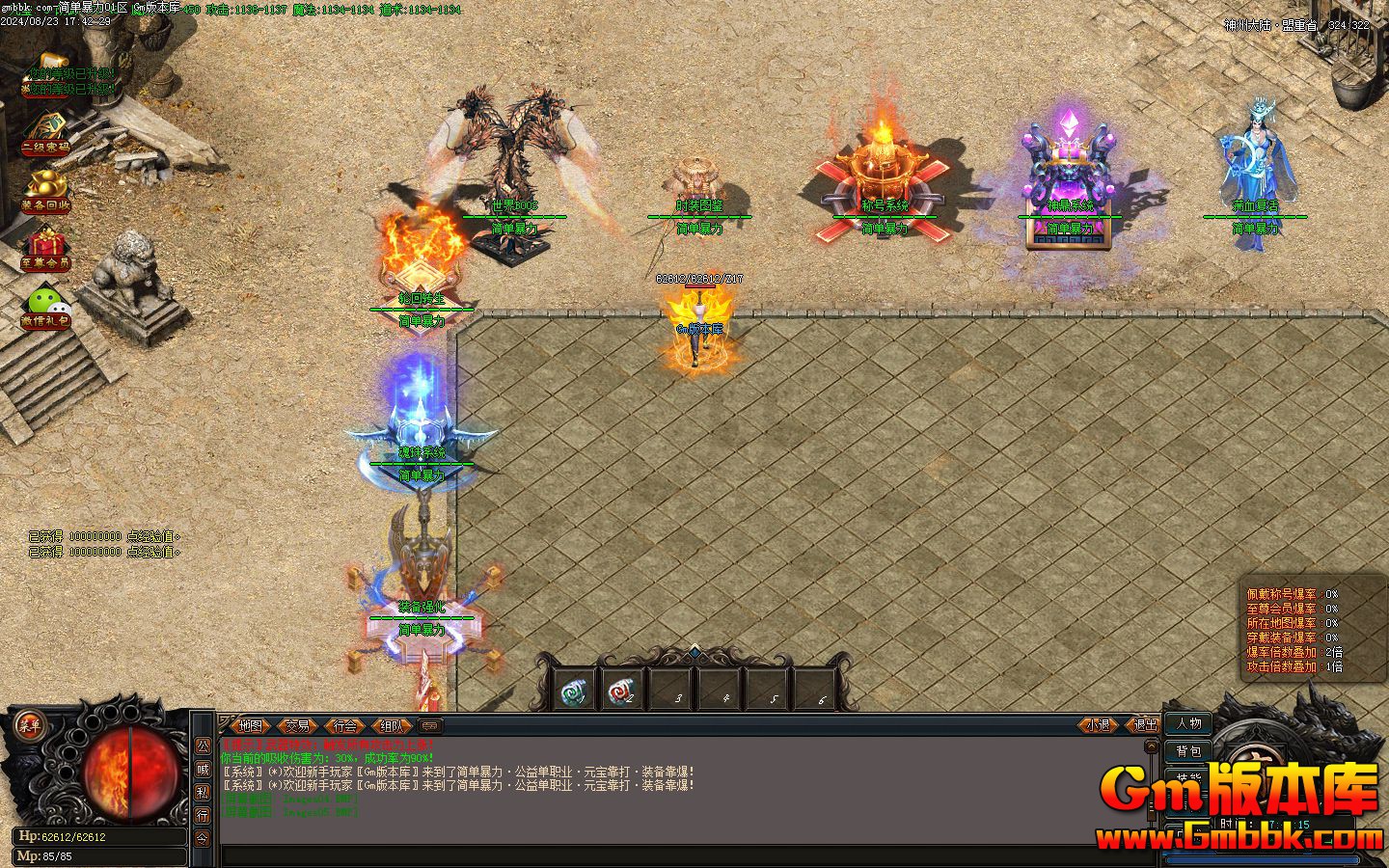Open the 二级密码 secondary password icon

pyautogui.click(x=45, y=133)
